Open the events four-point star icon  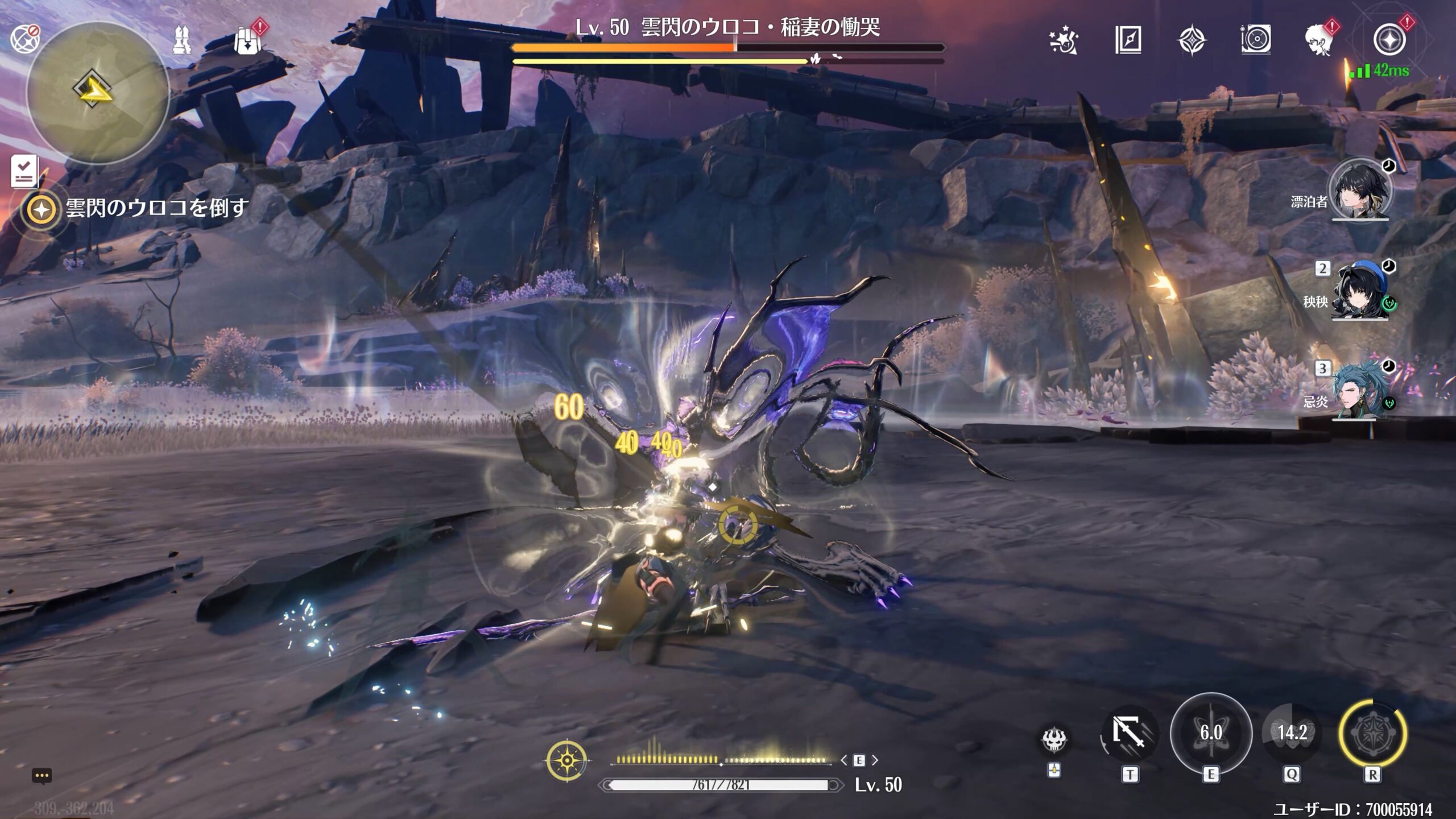point(1192,40)
